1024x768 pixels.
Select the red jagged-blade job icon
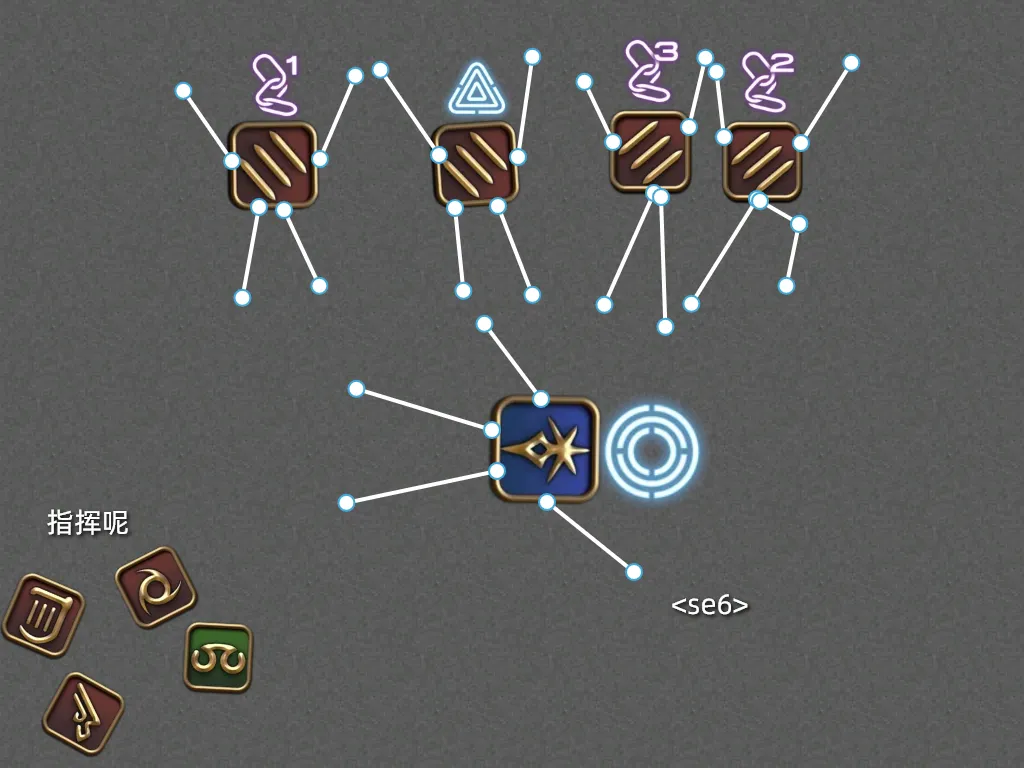[83, 713]
